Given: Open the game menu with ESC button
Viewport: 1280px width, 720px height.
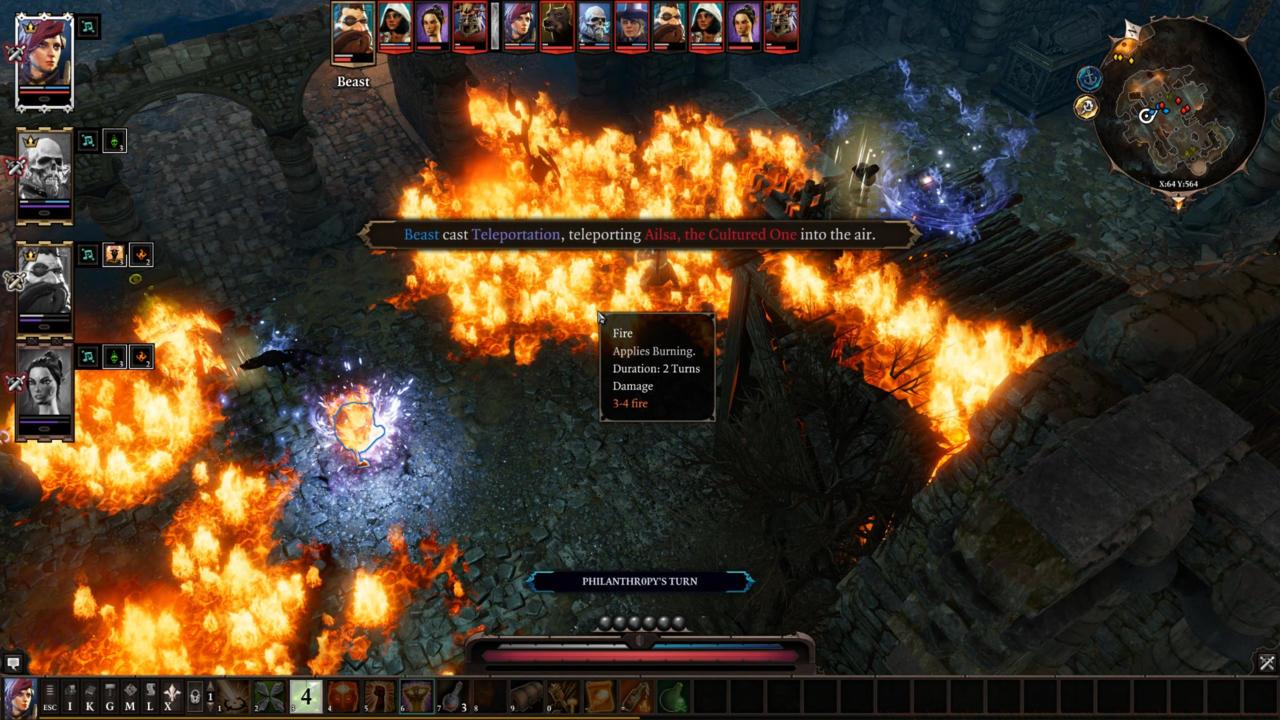Looking at the screenshot, I should 49,695.
